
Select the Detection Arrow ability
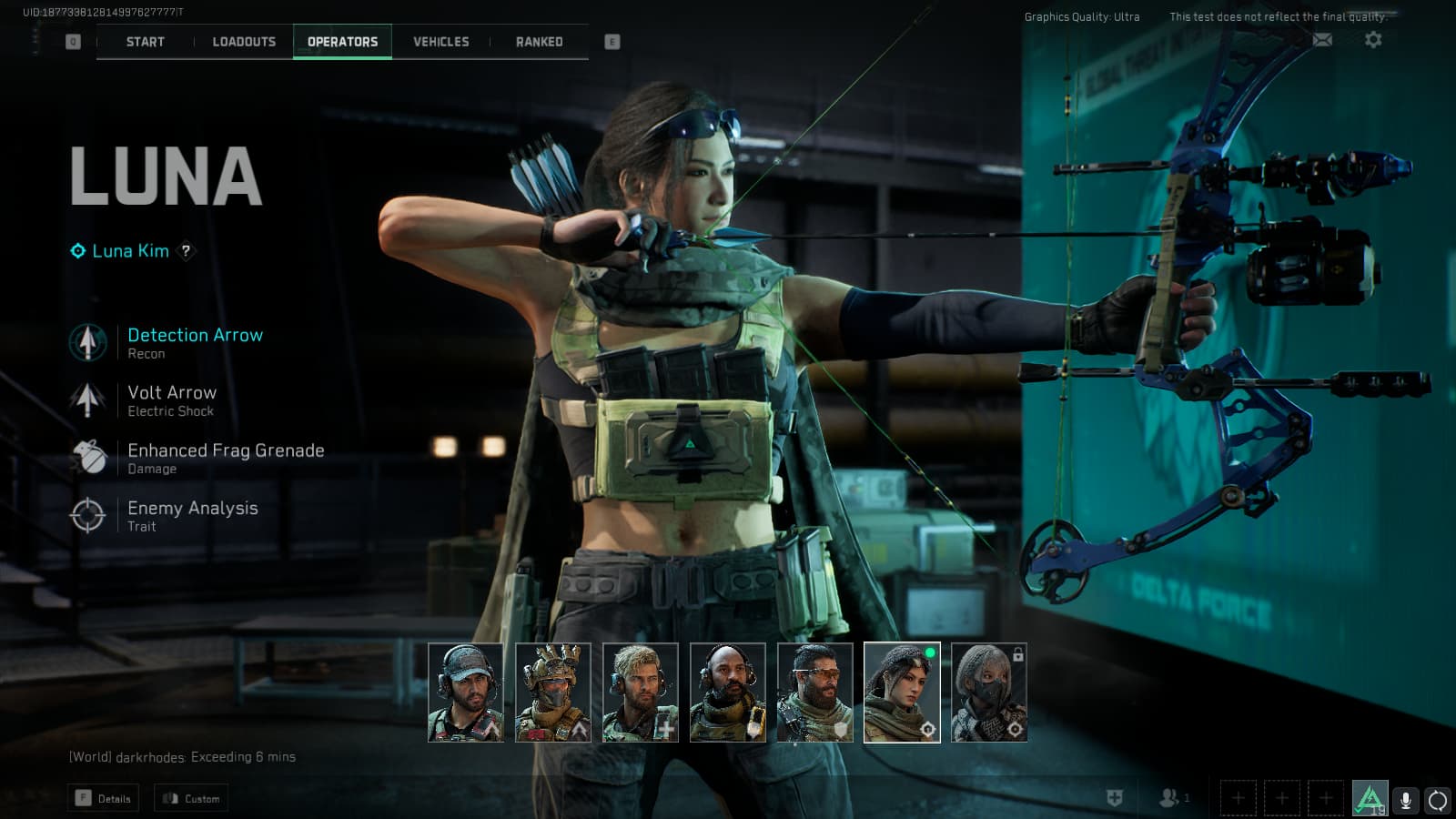(195, 343)
